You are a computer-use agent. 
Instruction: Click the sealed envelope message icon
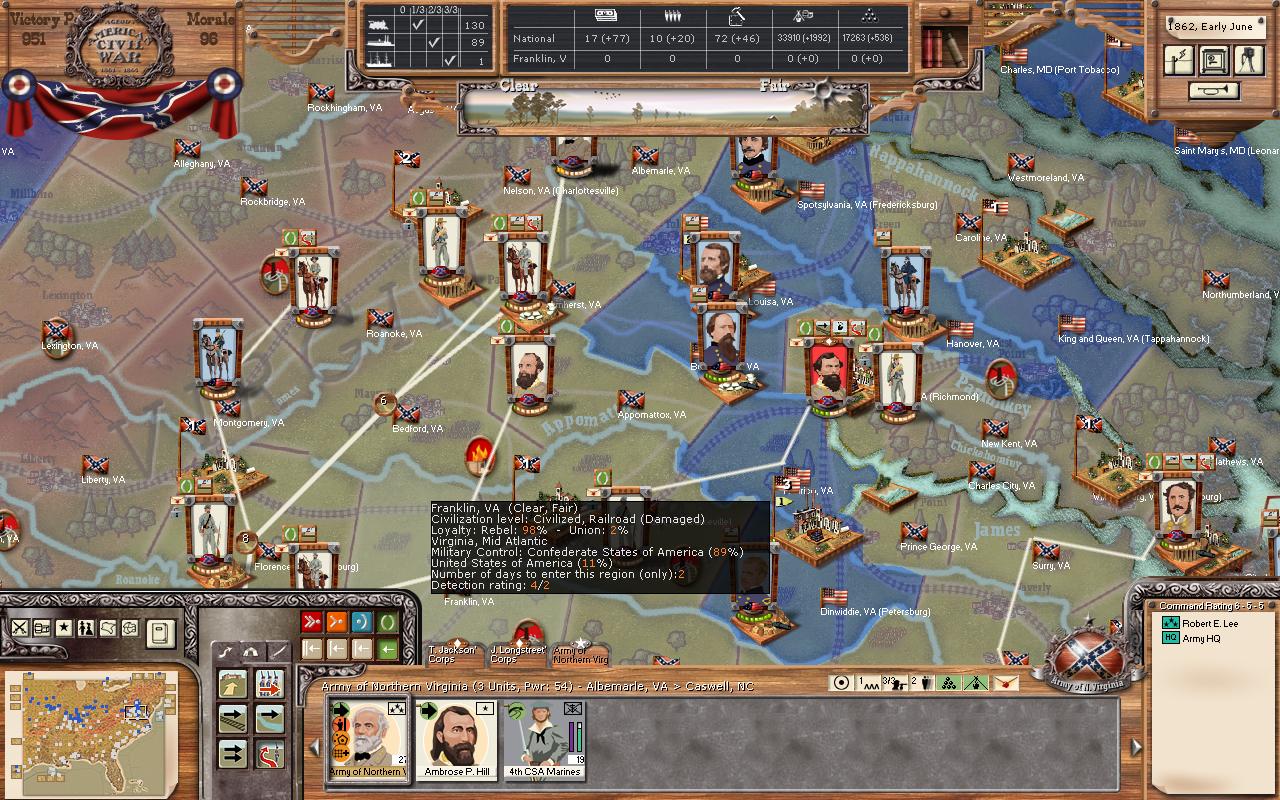pyautogui.click(x=1005, y=683)
